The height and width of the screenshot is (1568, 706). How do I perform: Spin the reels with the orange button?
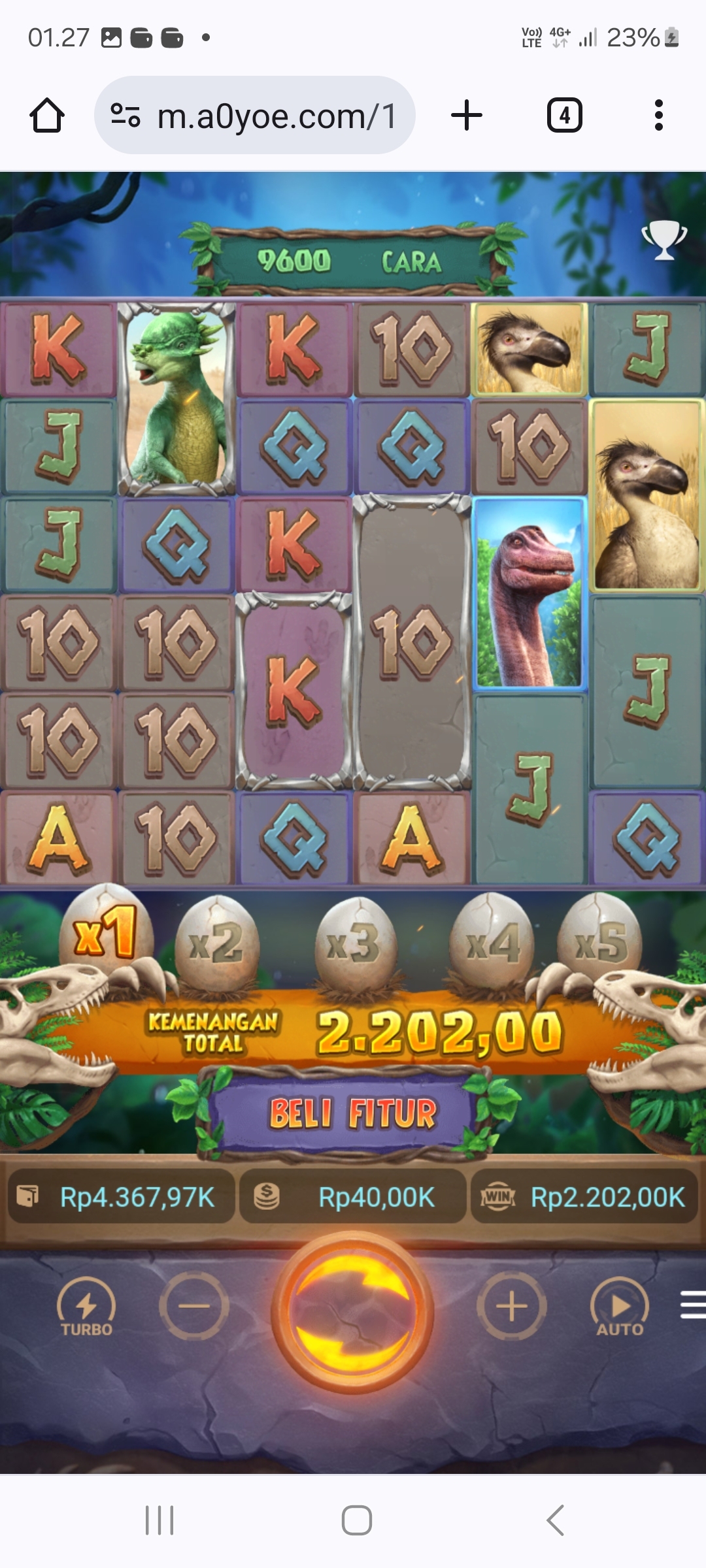[x=352, y=1311]
